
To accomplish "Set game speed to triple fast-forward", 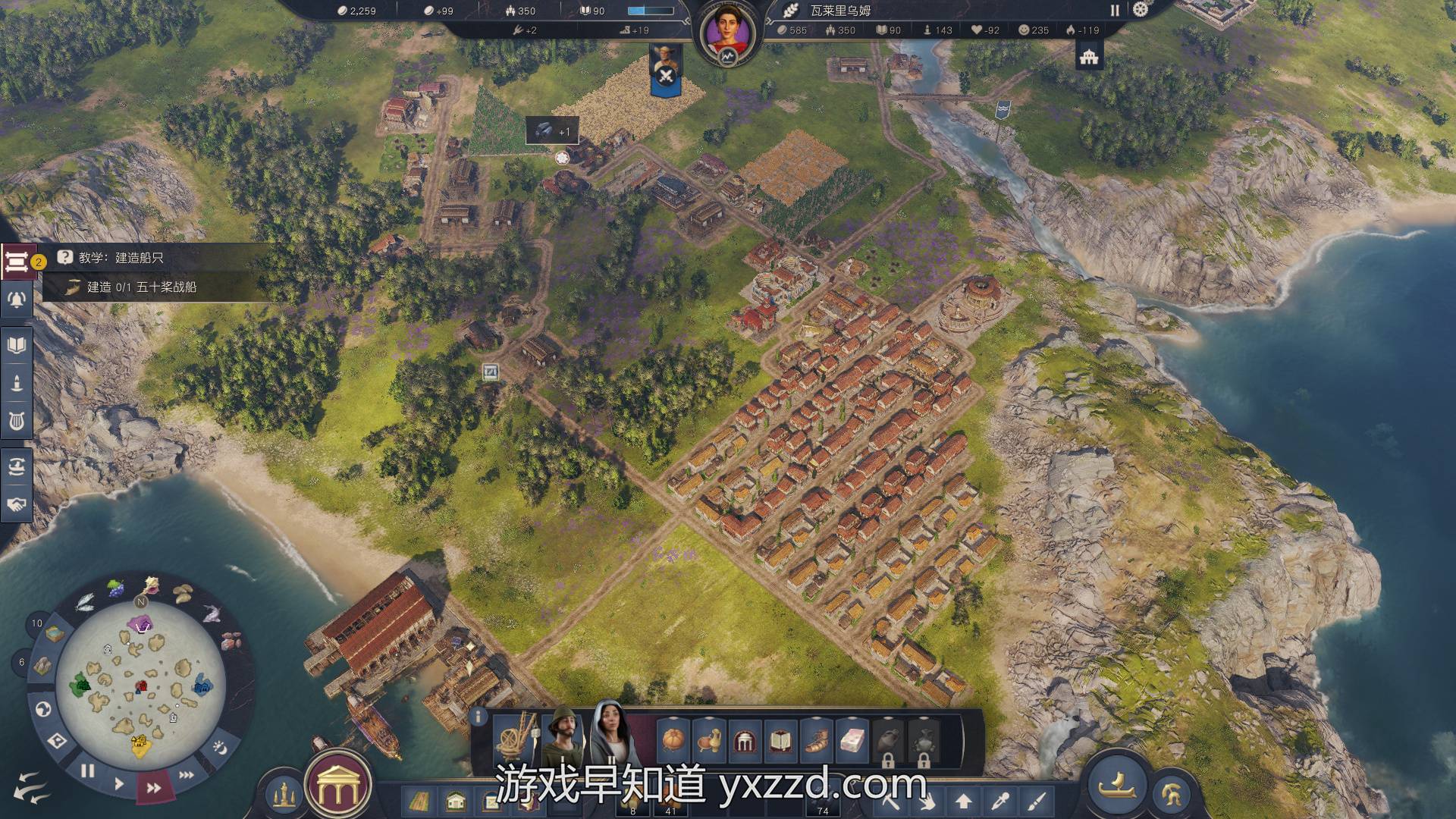I will (x=186, y=774).
